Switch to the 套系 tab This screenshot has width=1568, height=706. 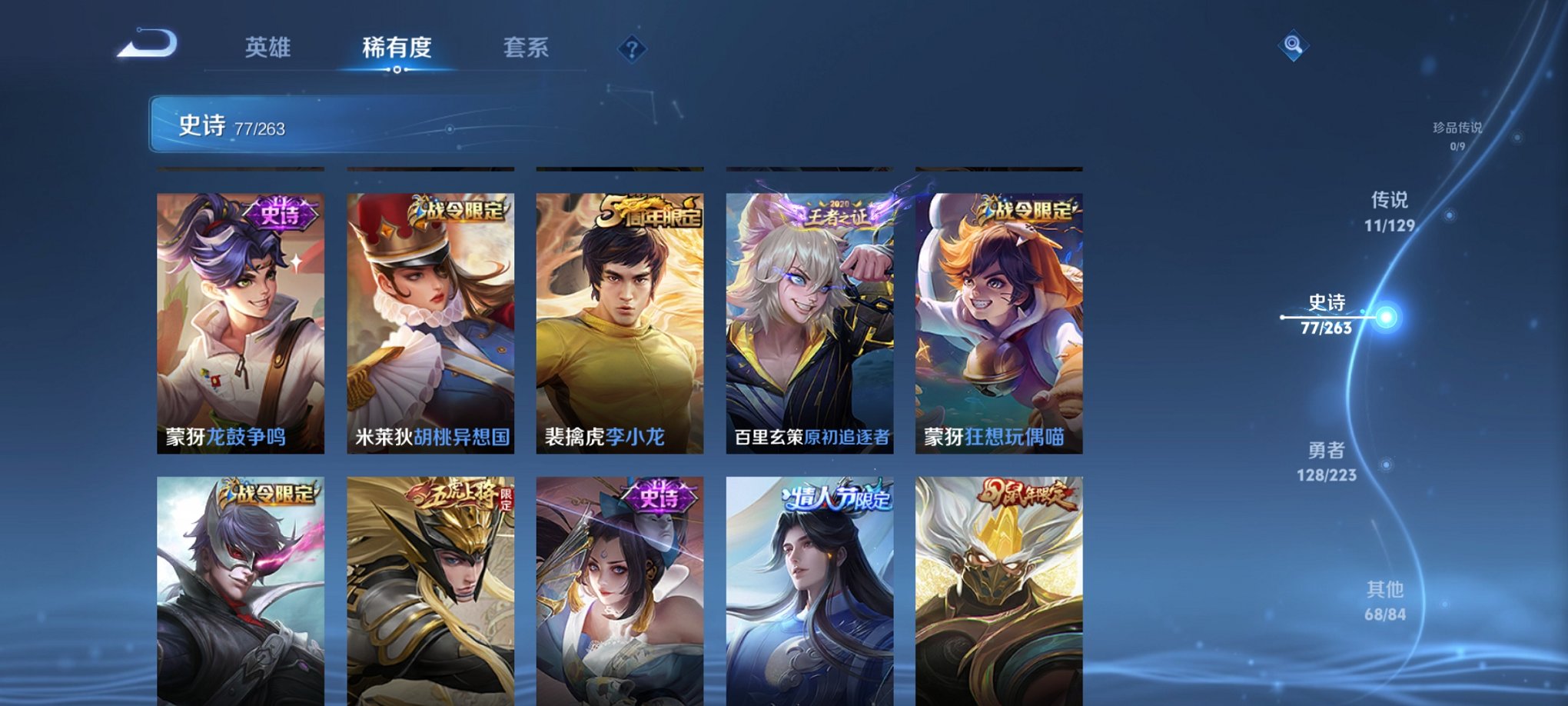click(526, 48)
